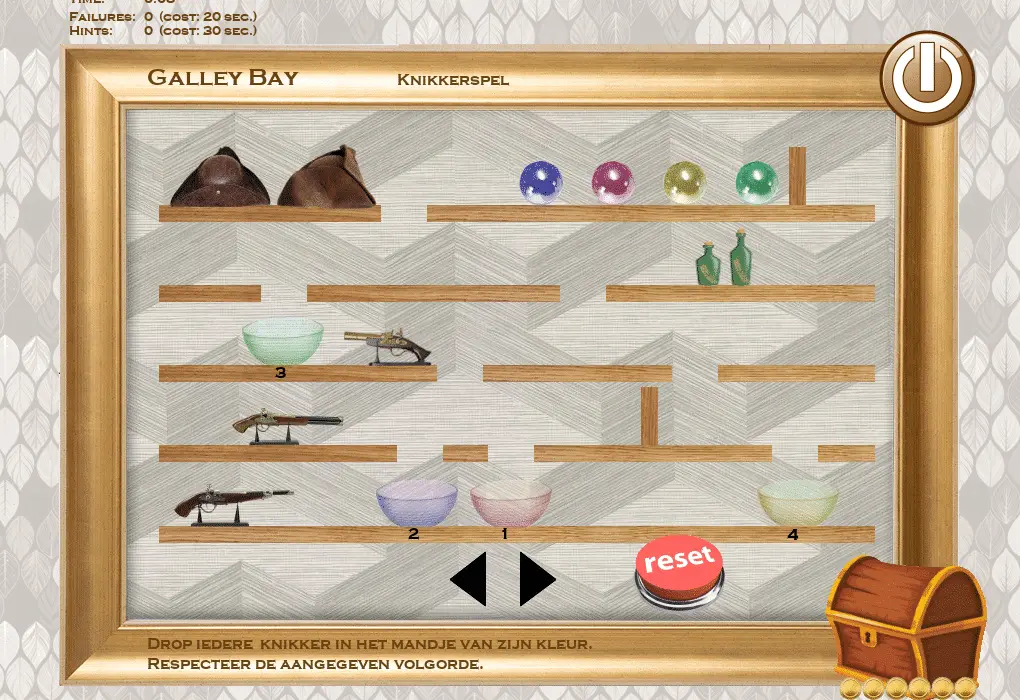The image size is (1020, 700).
Task: Choose the yellow marble
Action: coord(685,183)
